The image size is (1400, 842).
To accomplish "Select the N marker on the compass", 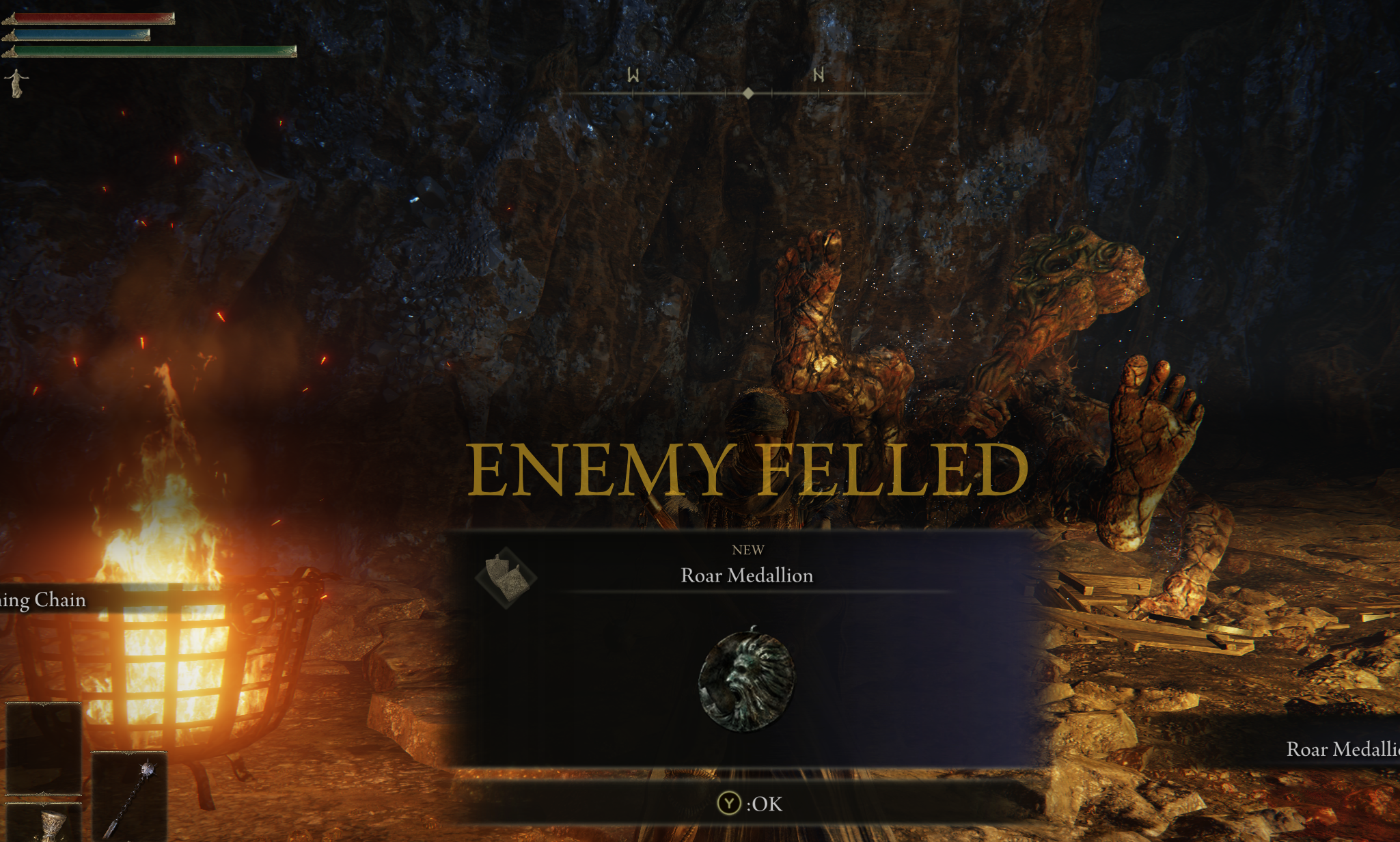I will 817,76.
